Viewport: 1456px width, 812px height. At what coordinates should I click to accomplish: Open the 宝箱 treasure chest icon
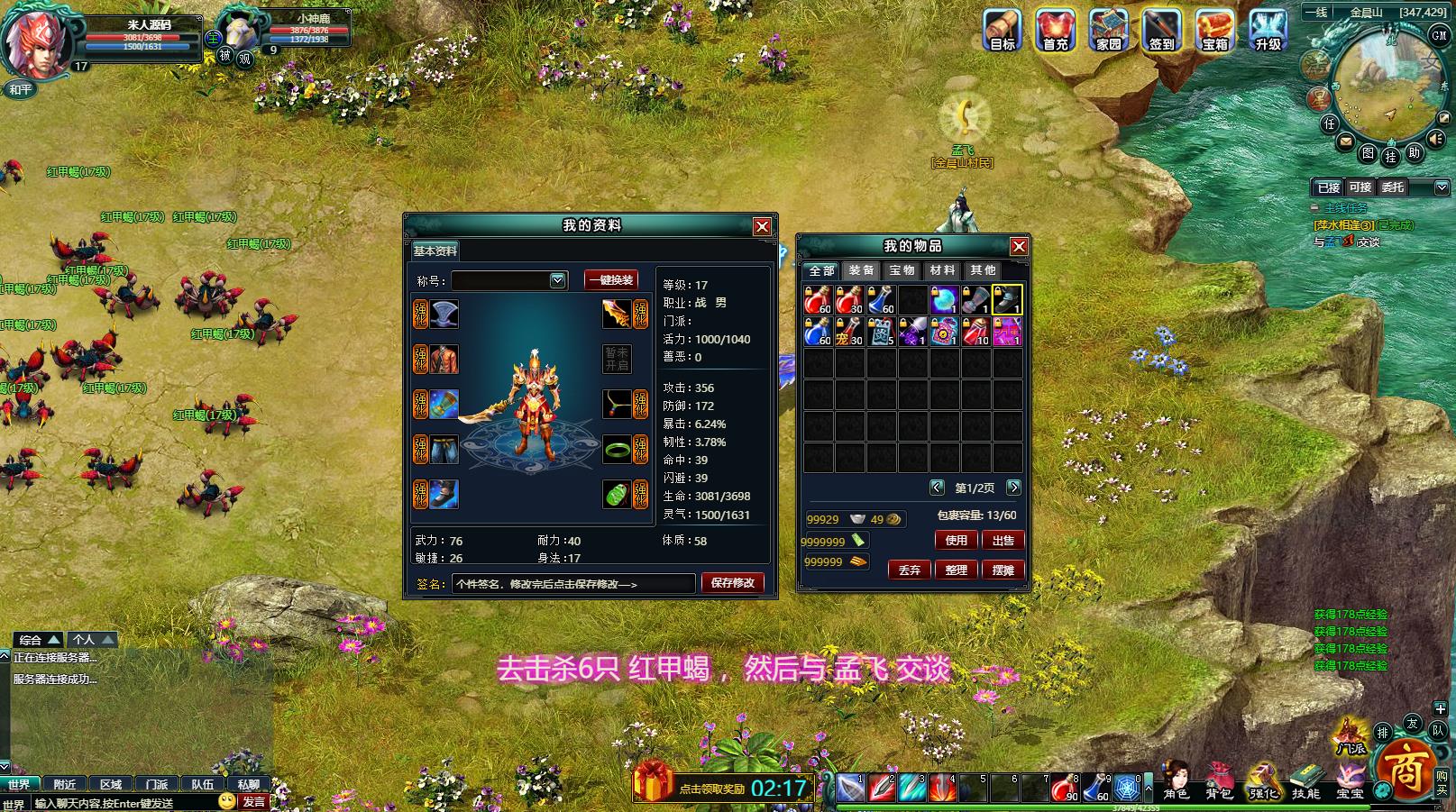1214,30
